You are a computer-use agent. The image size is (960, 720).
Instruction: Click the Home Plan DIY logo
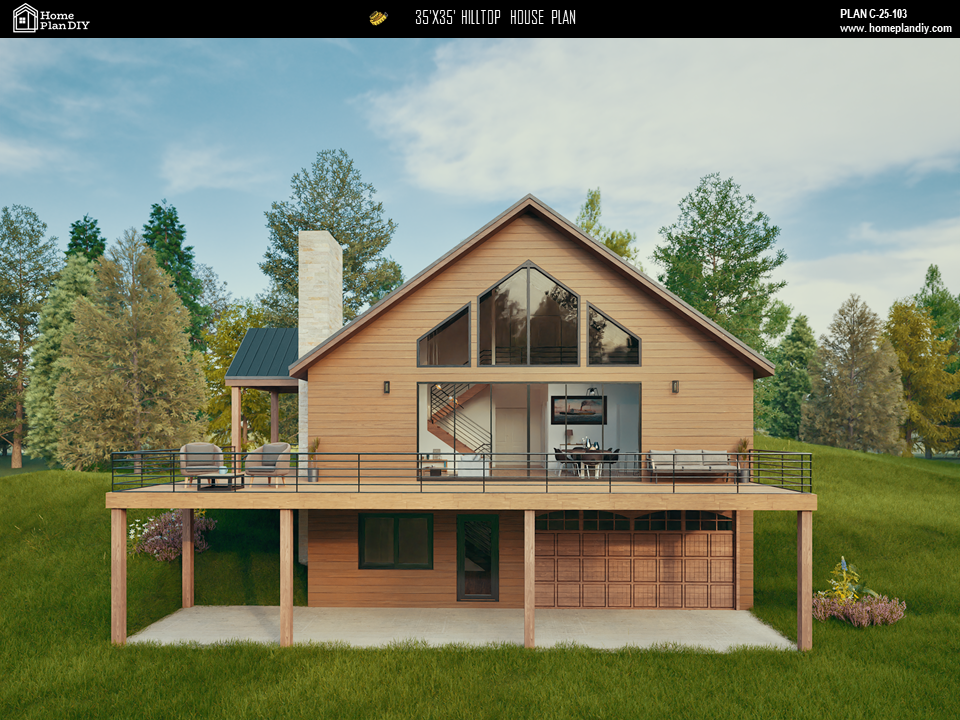[x=51, y=18]
